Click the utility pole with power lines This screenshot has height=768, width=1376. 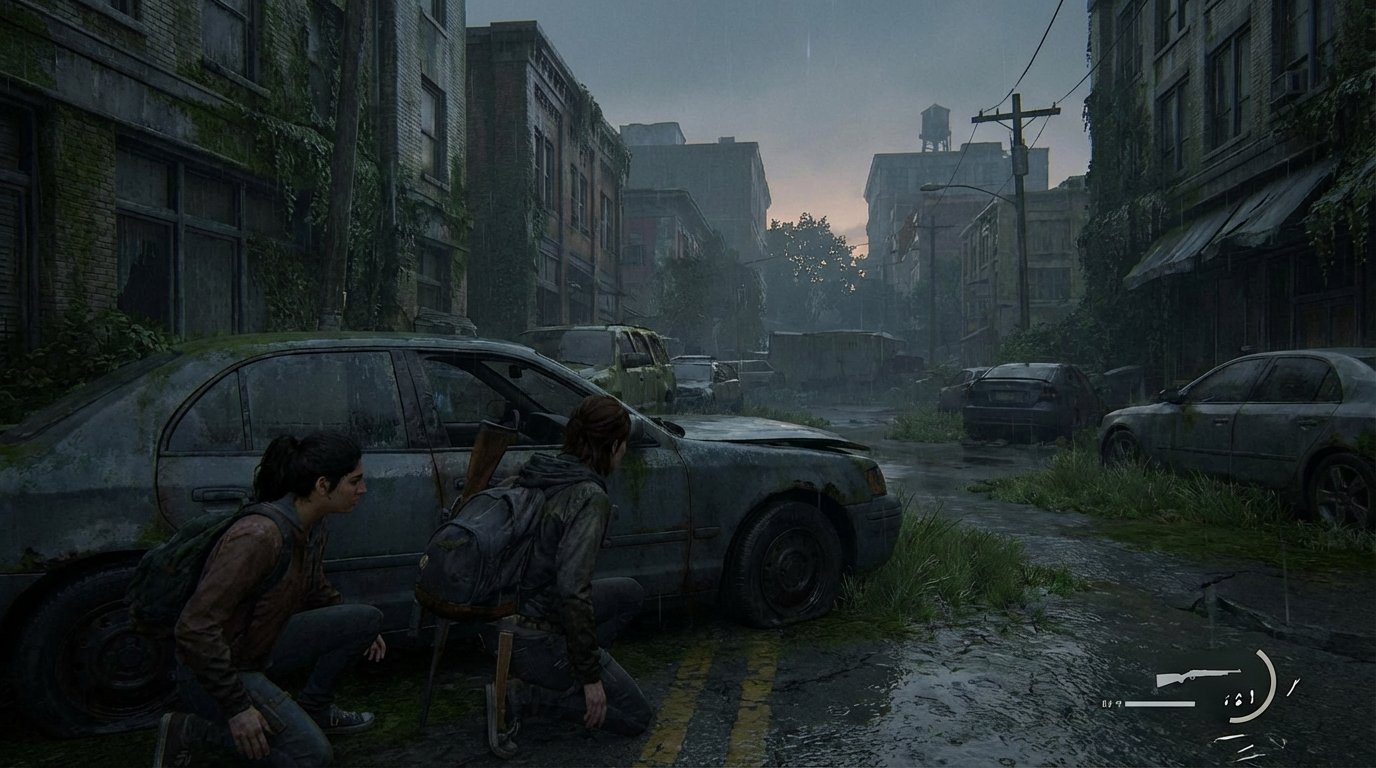[x=1015, y=160]
